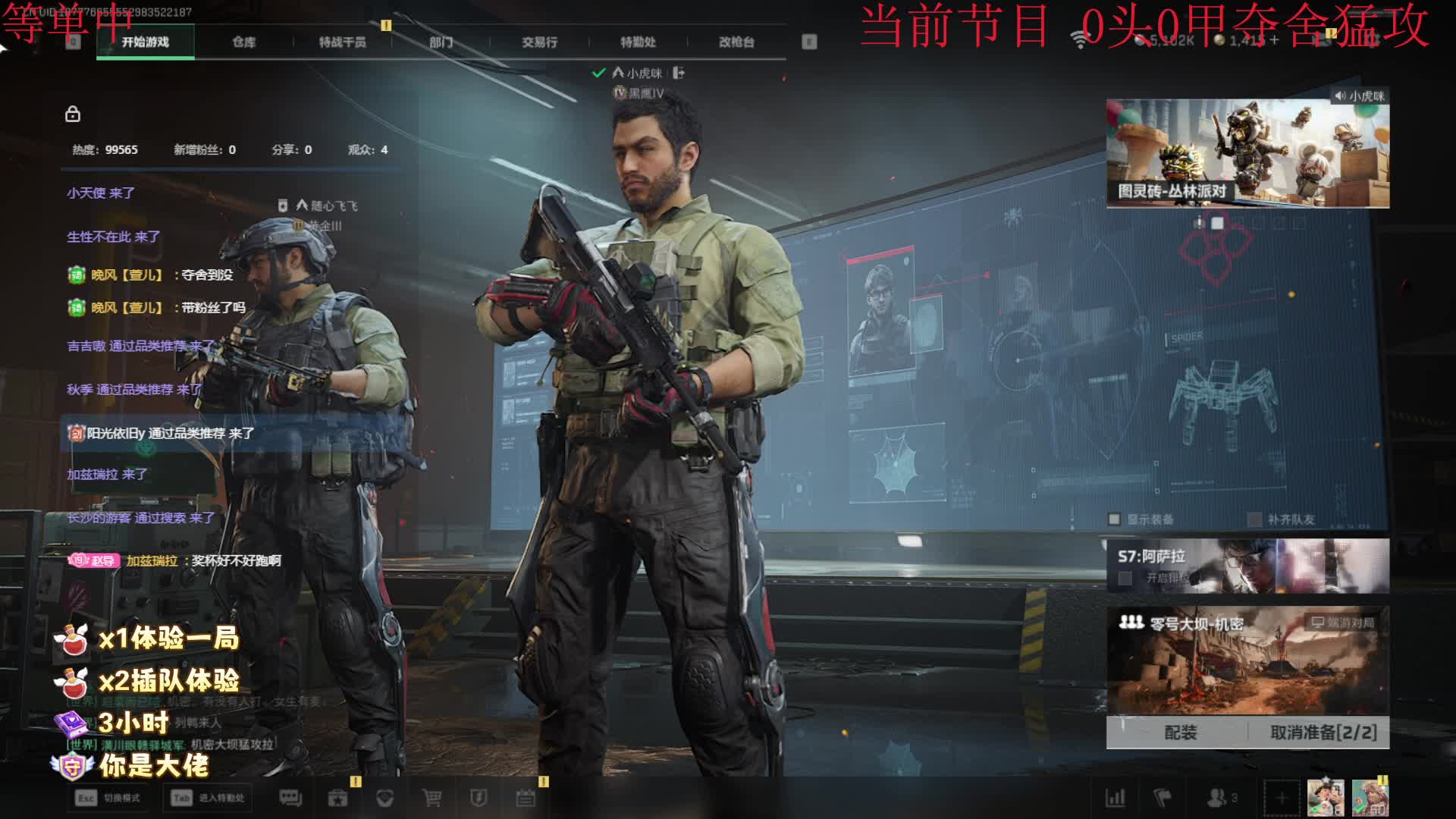Open the friends list icon
This screenshot has height=819, width=1456.
point(1216,798)
